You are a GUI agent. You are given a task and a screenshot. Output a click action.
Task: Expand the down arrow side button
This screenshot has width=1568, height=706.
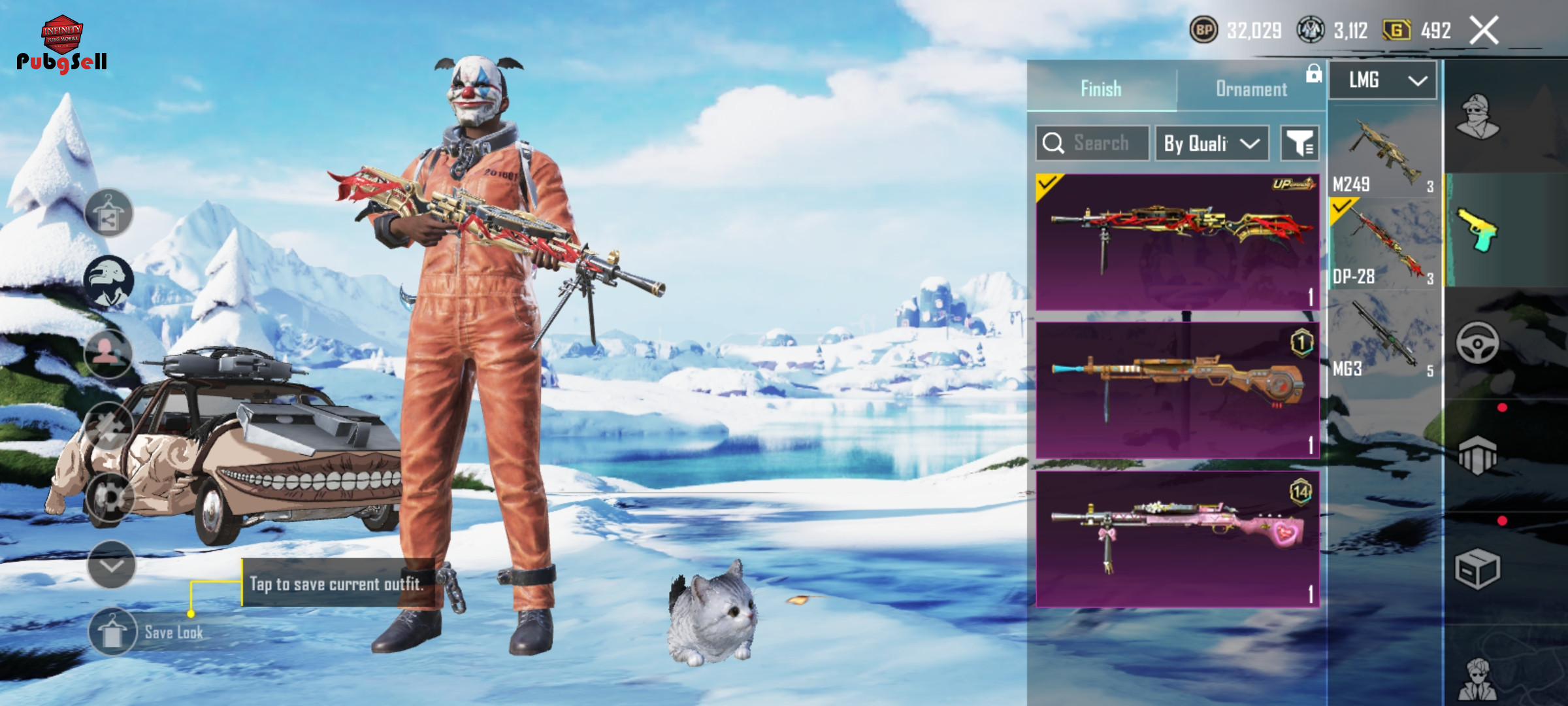(111, 565)
